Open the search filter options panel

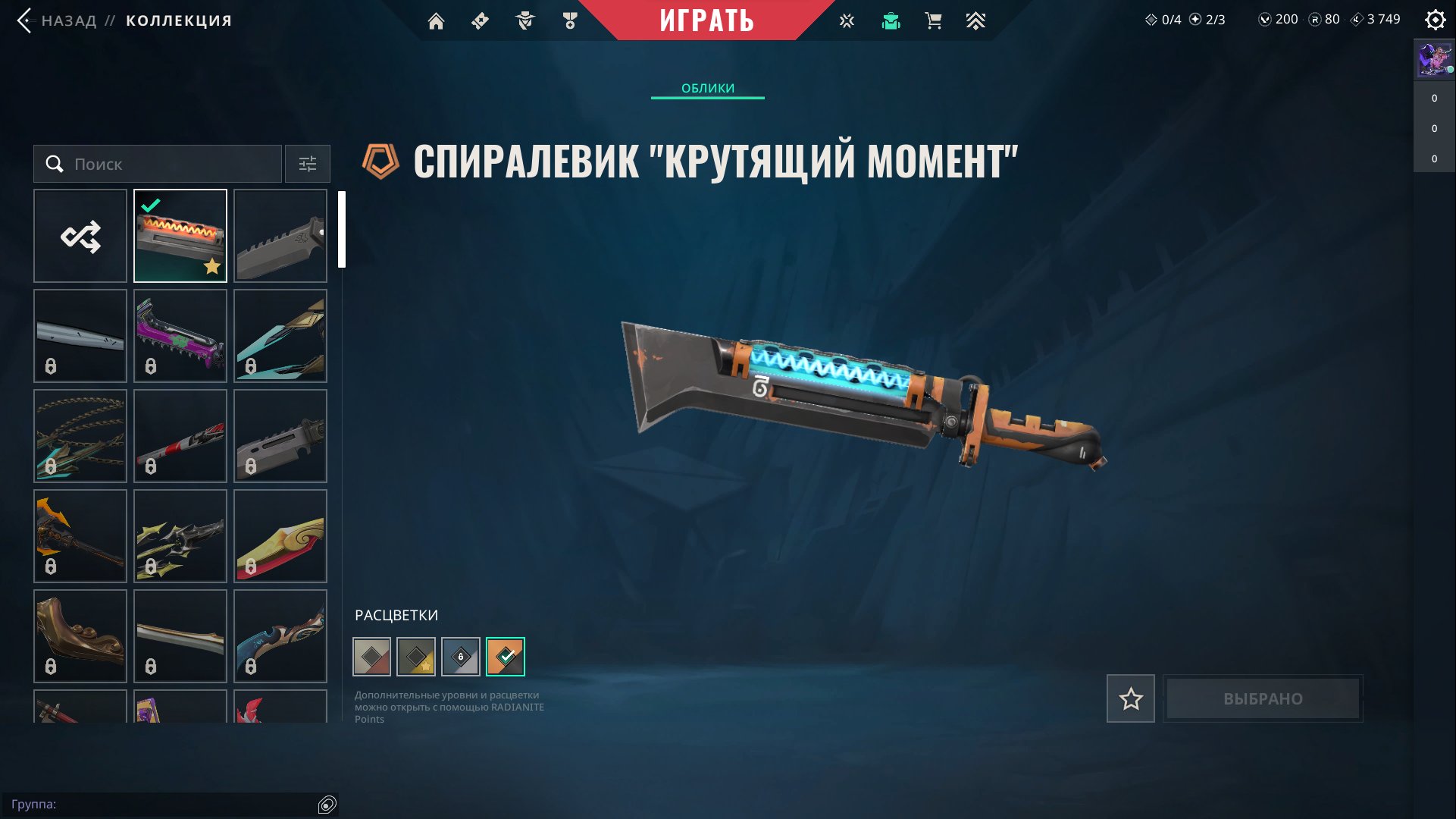(307, 164)
